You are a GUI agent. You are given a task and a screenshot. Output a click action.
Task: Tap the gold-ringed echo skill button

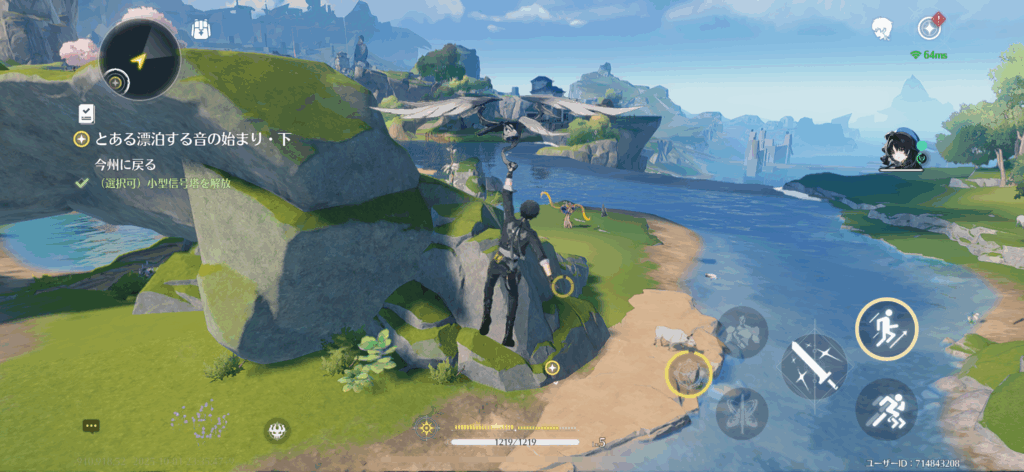(x=688, y=375)
